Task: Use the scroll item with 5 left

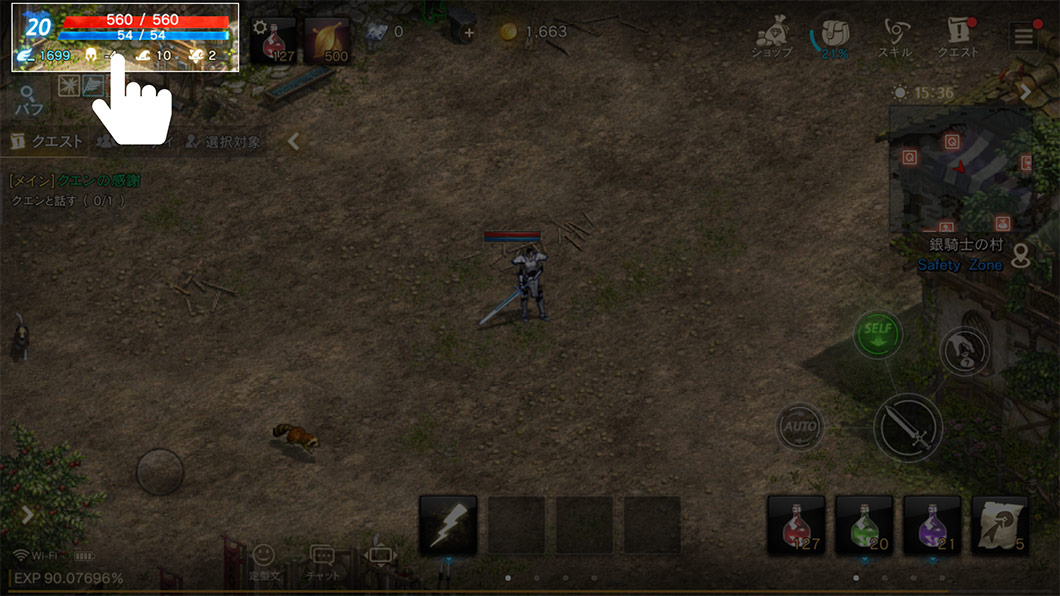Action: [1000, 525]
